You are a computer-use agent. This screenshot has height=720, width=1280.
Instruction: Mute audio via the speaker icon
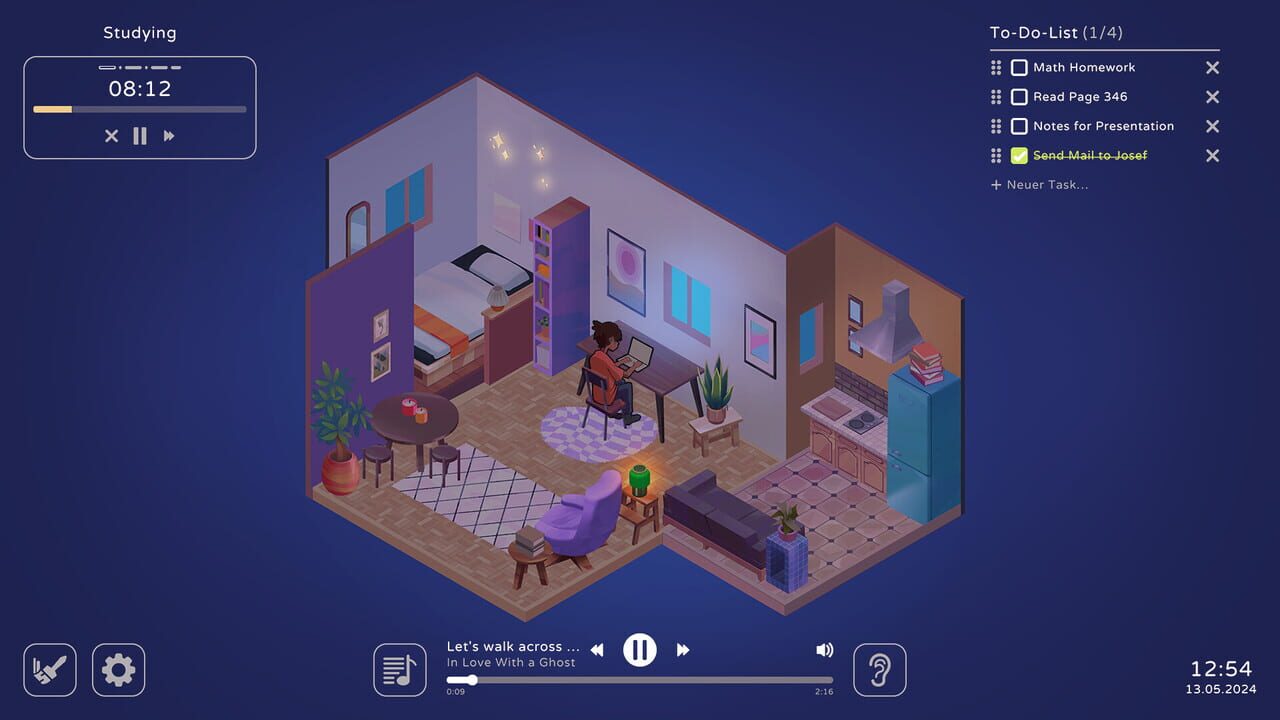[824, 649]
